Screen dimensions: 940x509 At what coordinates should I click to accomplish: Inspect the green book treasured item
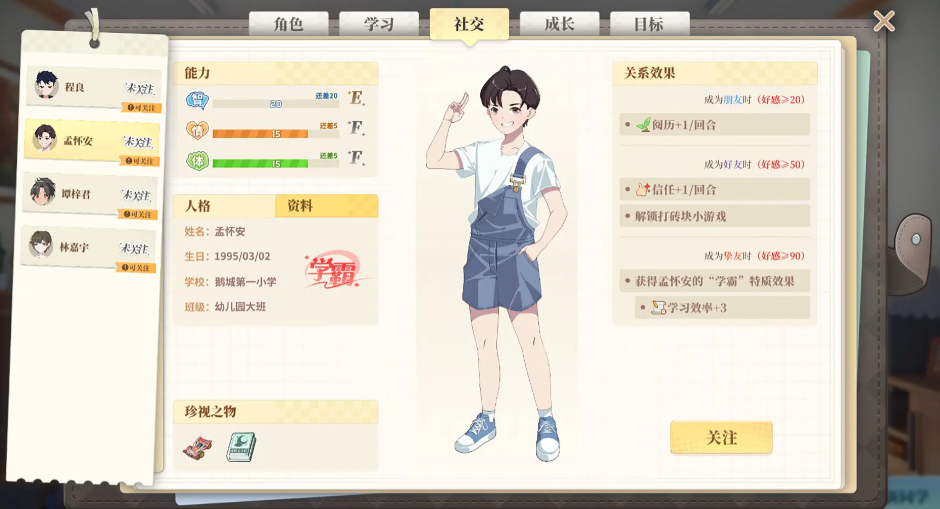click(x=240, y=447)
